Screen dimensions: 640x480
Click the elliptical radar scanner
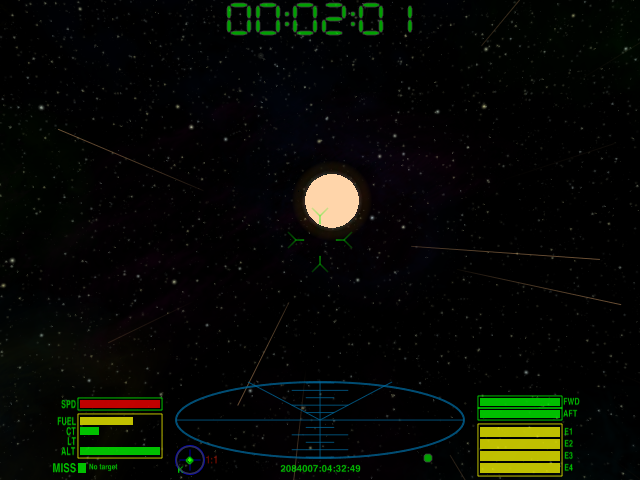tap(320, 419)
